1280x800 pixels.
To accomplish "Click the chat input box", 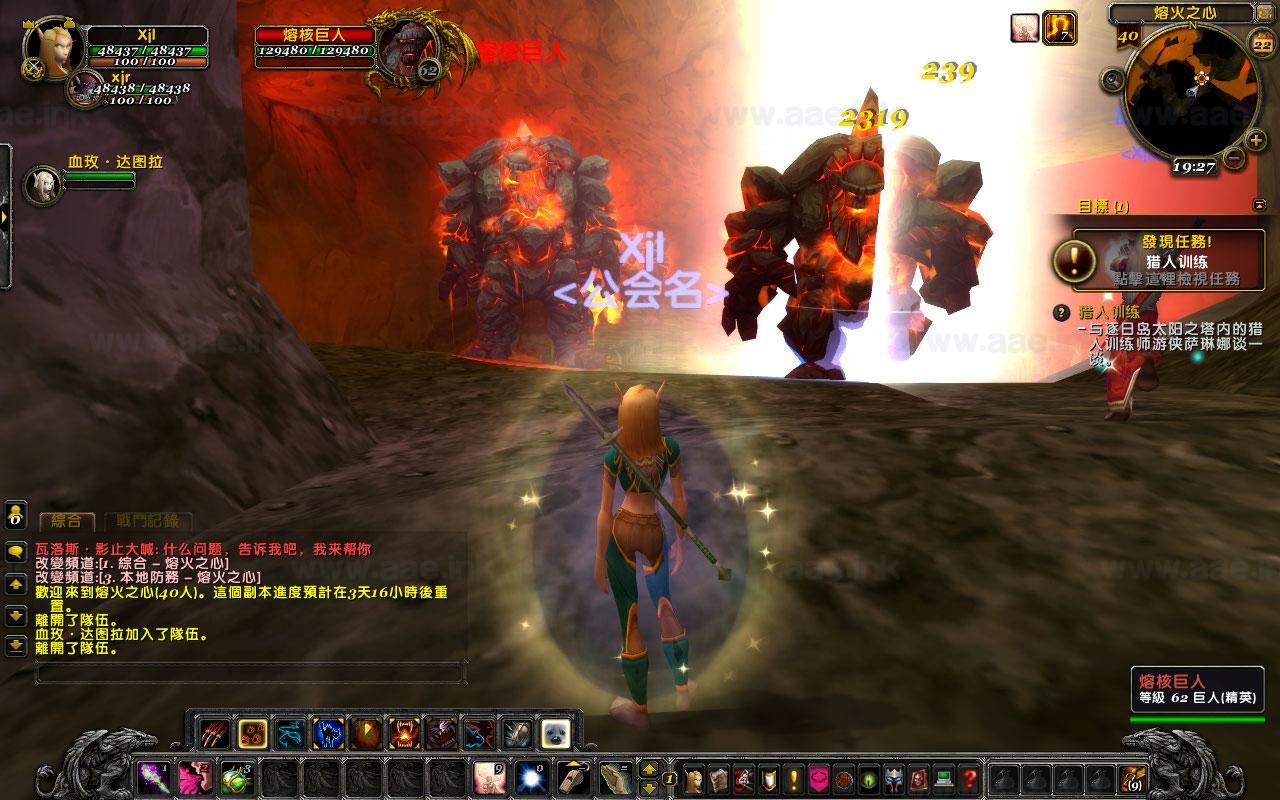I will click(250, 673).
